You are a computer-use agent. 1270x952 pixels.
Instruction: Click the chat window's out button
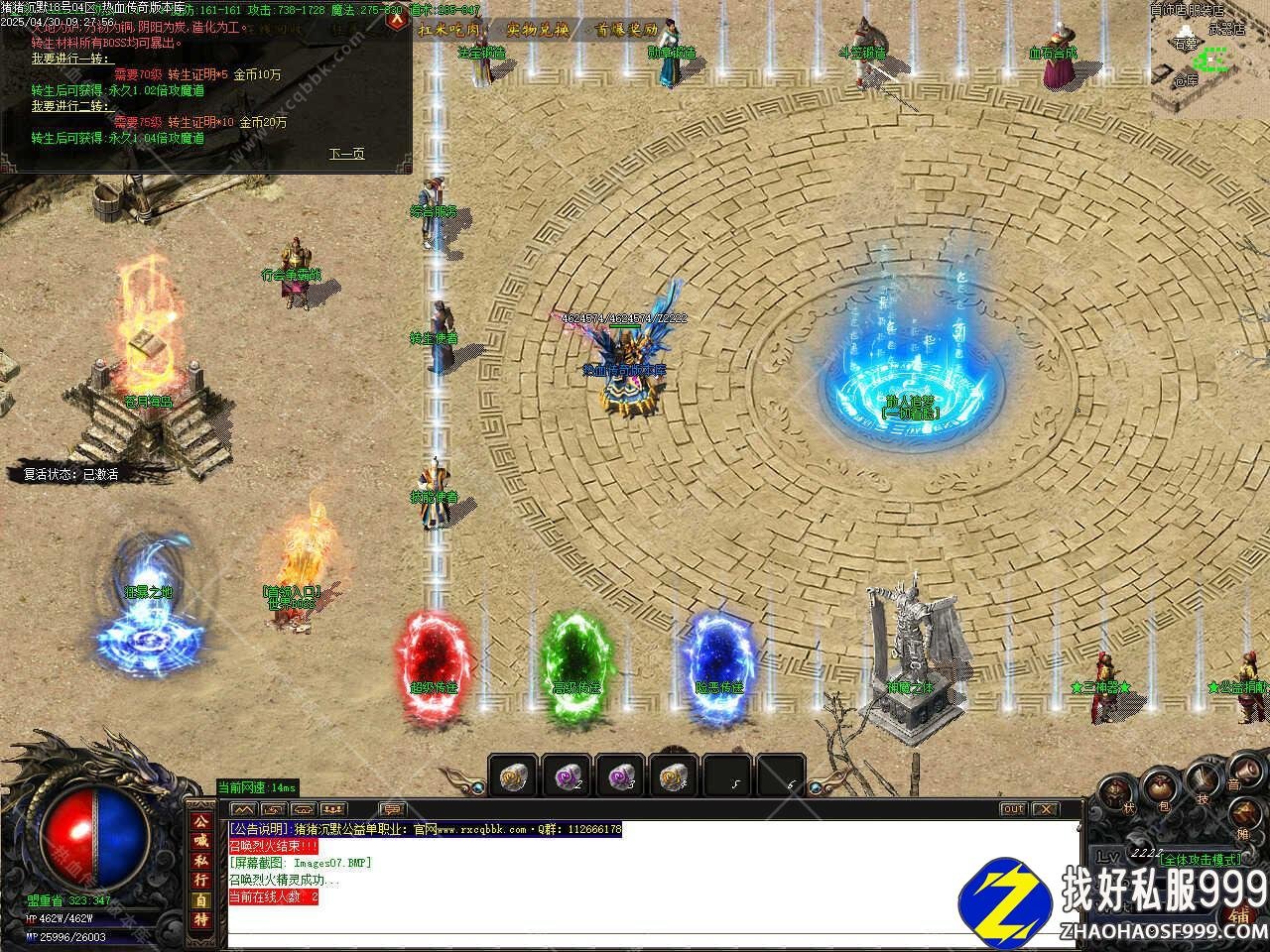coord(1012,809)
